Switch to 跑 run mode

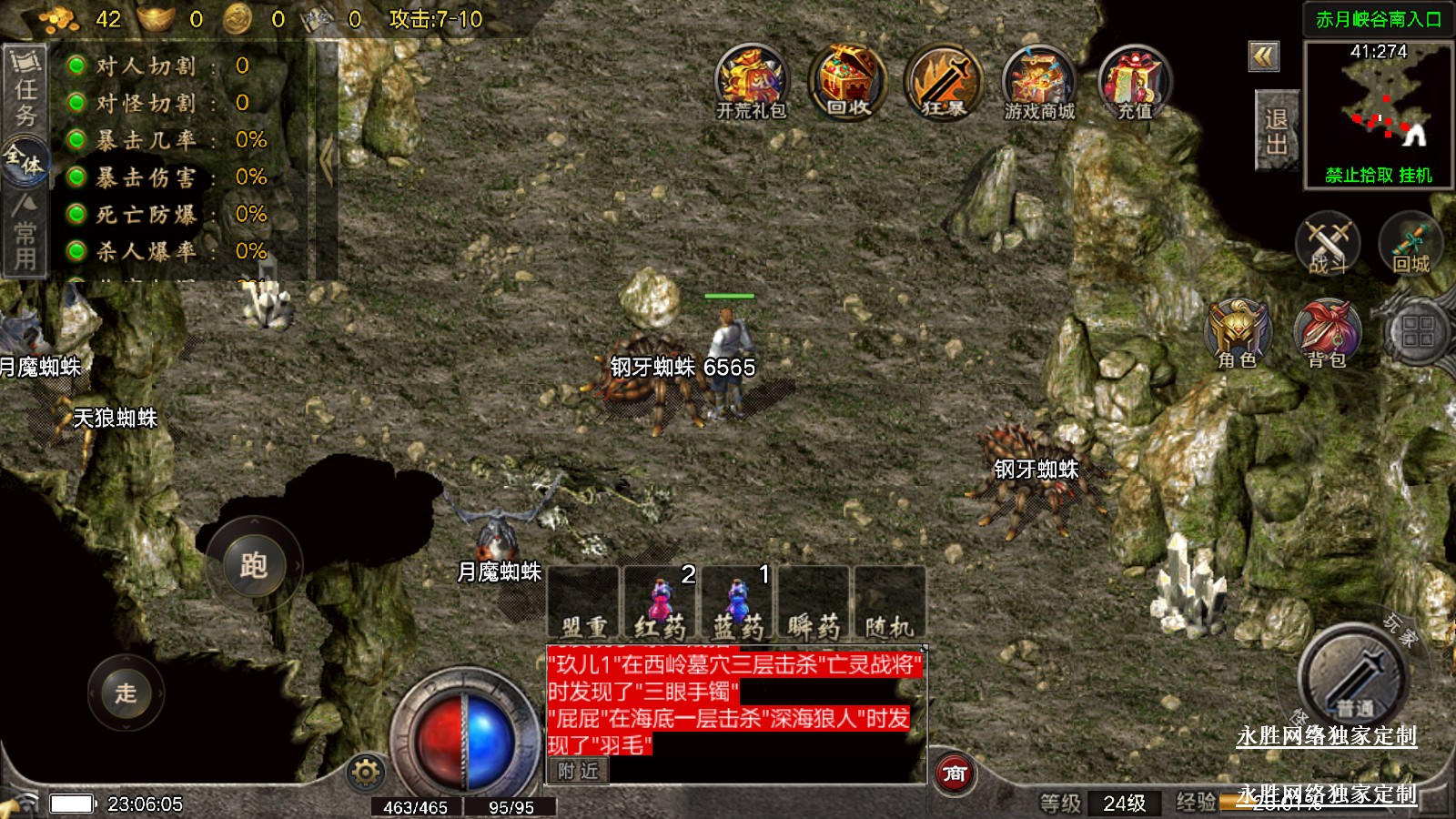[254, 565]
